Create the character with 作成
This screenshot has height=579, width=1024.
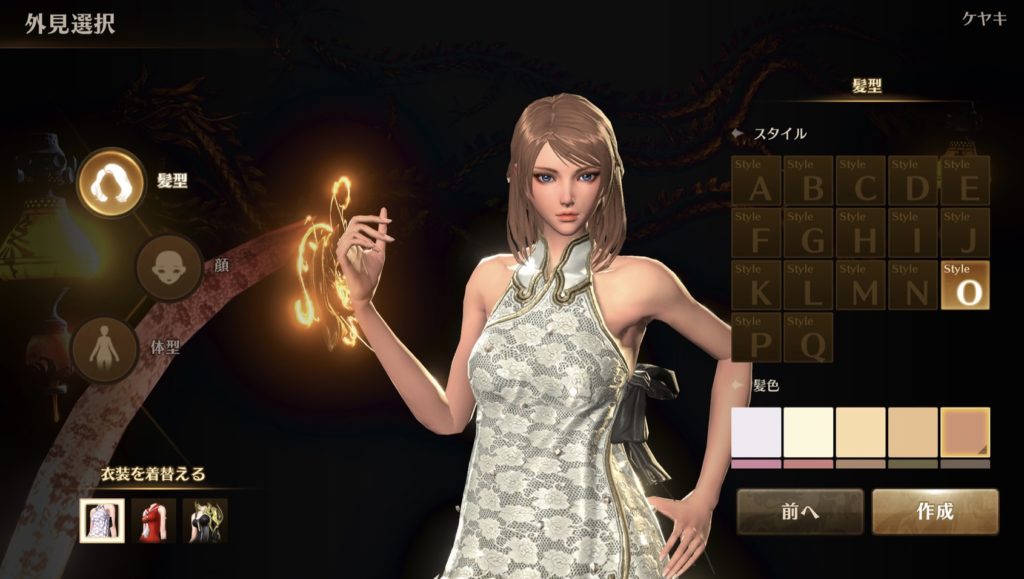(935, 512)
